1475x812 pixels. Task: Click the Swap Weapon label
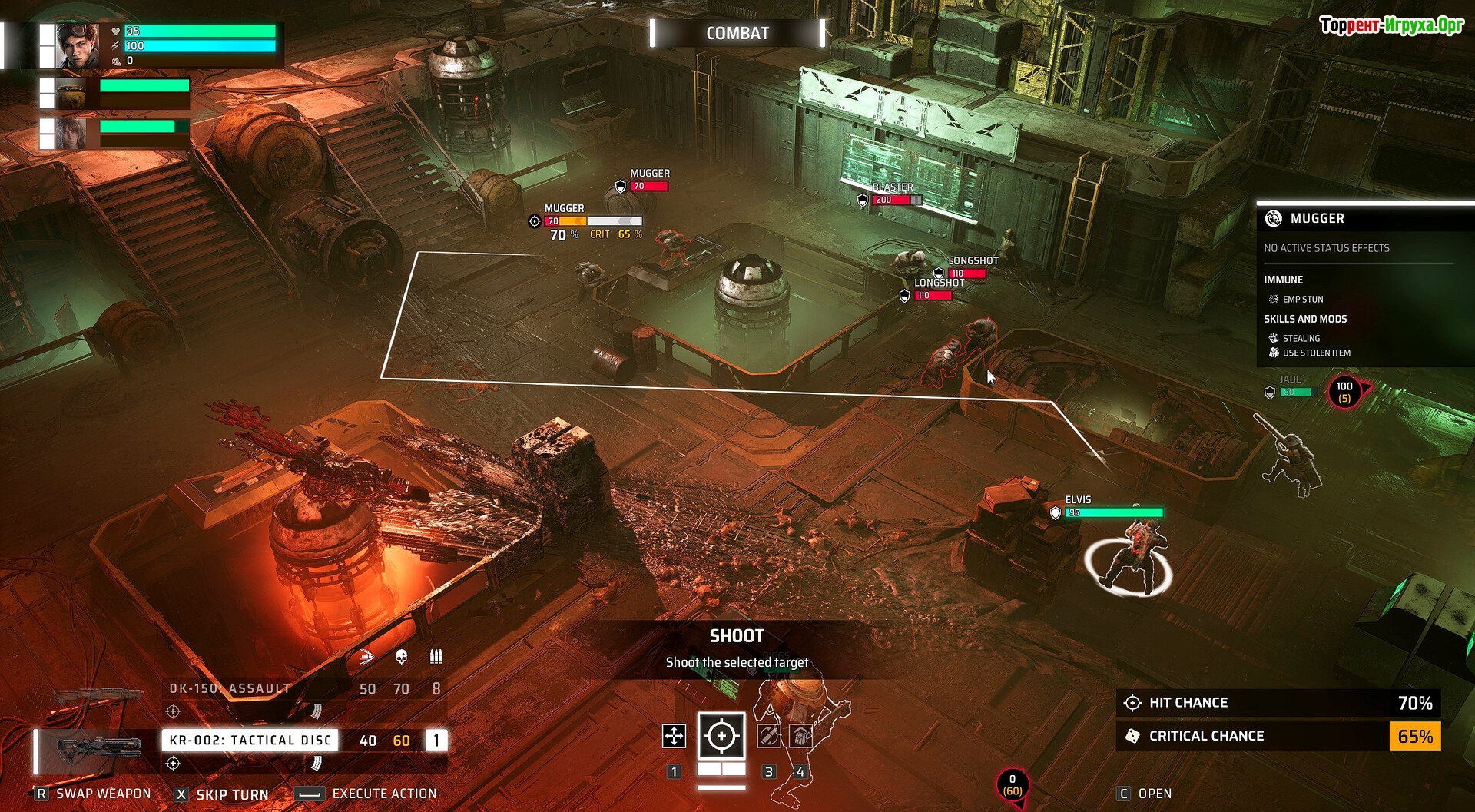click(103, 794)
